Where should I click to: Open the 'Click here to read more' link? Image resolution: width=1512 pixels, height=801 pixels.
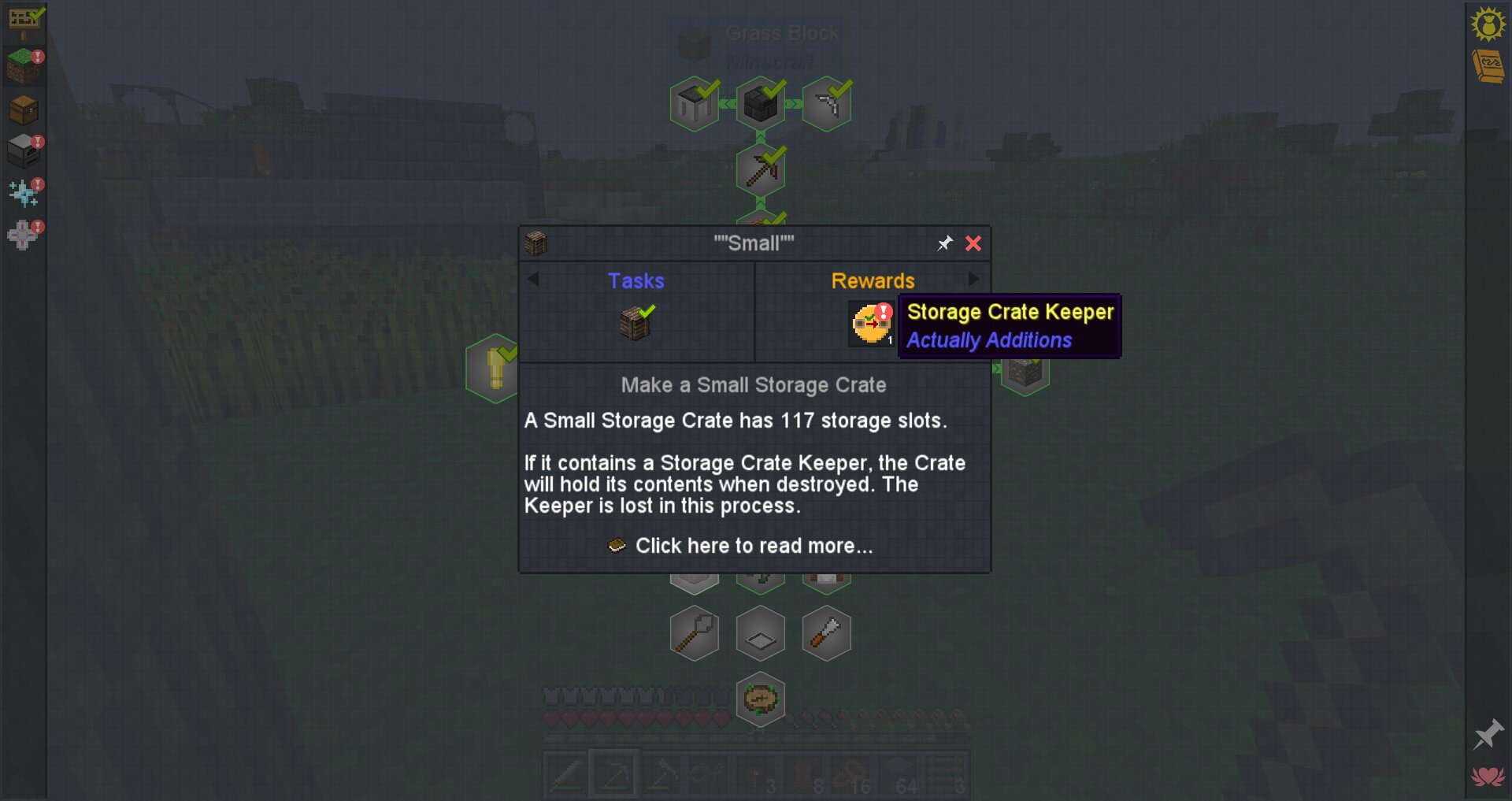coord(752,545)
